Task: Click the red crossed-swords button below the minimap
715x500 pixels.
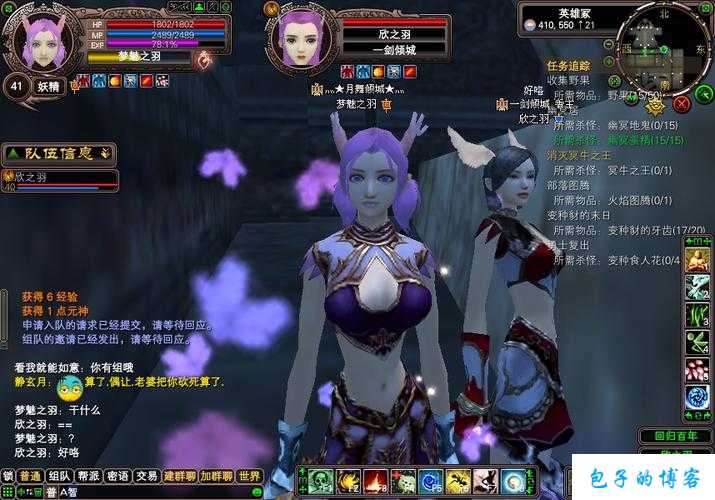Action: [x=682, y=102]
